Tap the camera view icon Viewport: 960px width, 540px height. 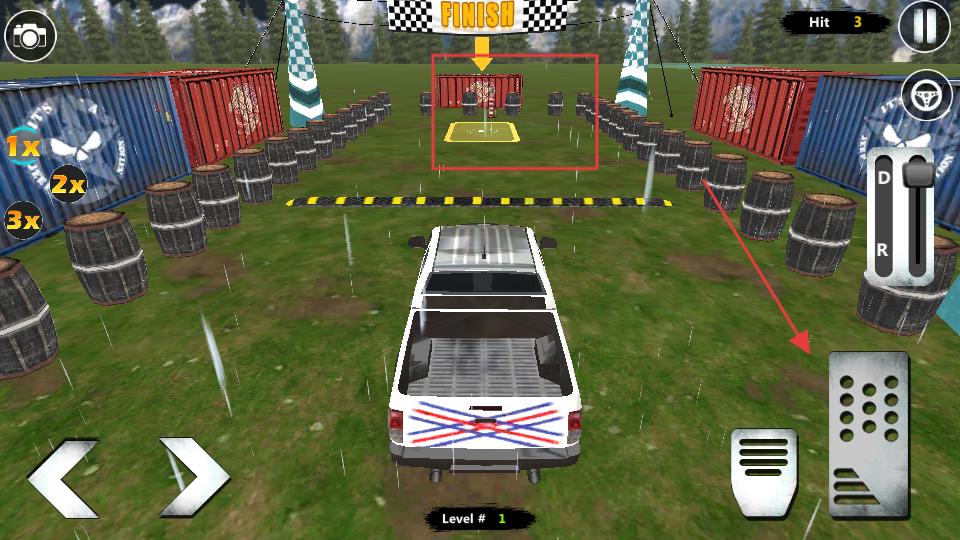[31, 37]
